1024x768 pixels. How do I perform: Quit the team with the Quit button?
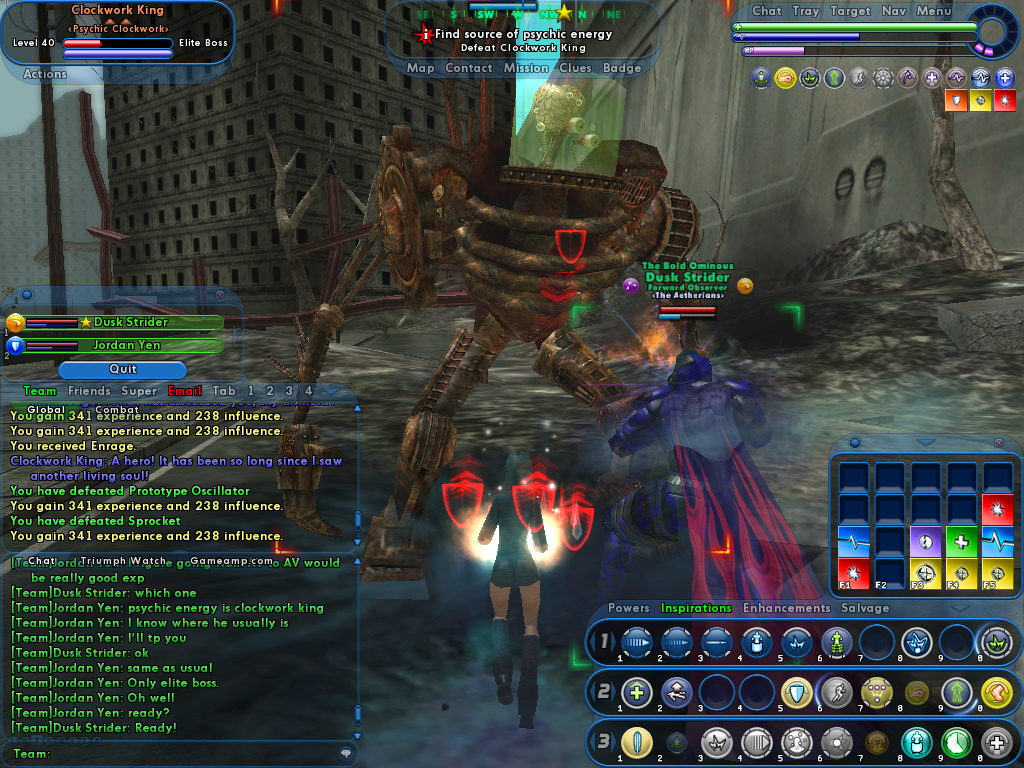pos(123,369)
